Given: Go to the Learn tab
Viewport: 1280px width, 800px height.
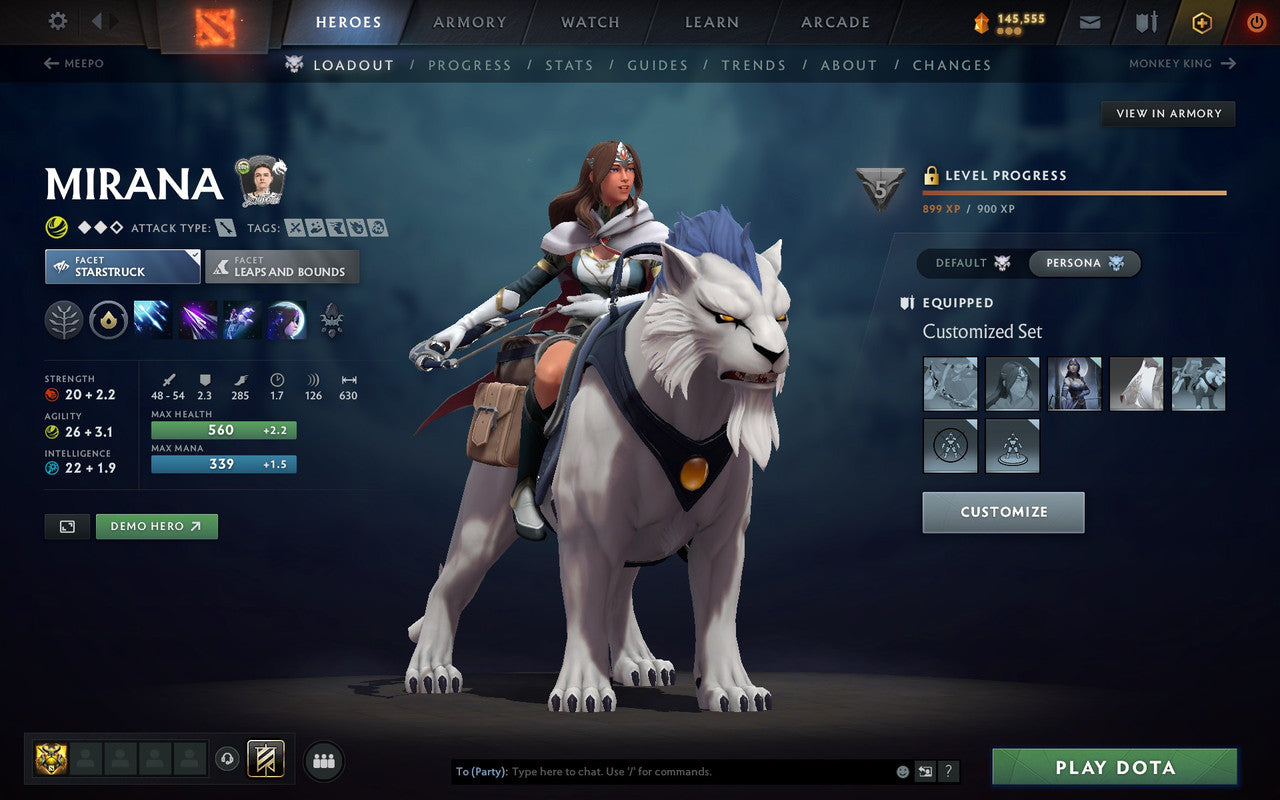Looking at the screenshot, I should [x=712, y=22].
